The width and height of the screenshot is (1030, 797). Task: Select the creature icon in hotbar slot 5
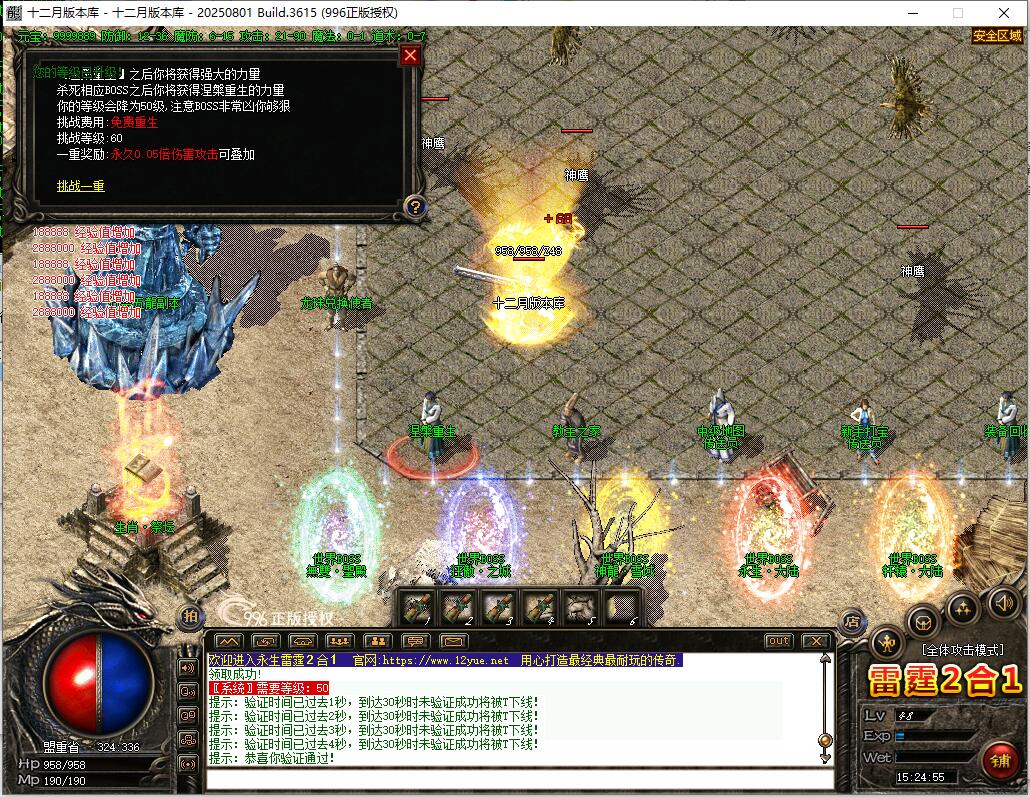coord(581,607)
